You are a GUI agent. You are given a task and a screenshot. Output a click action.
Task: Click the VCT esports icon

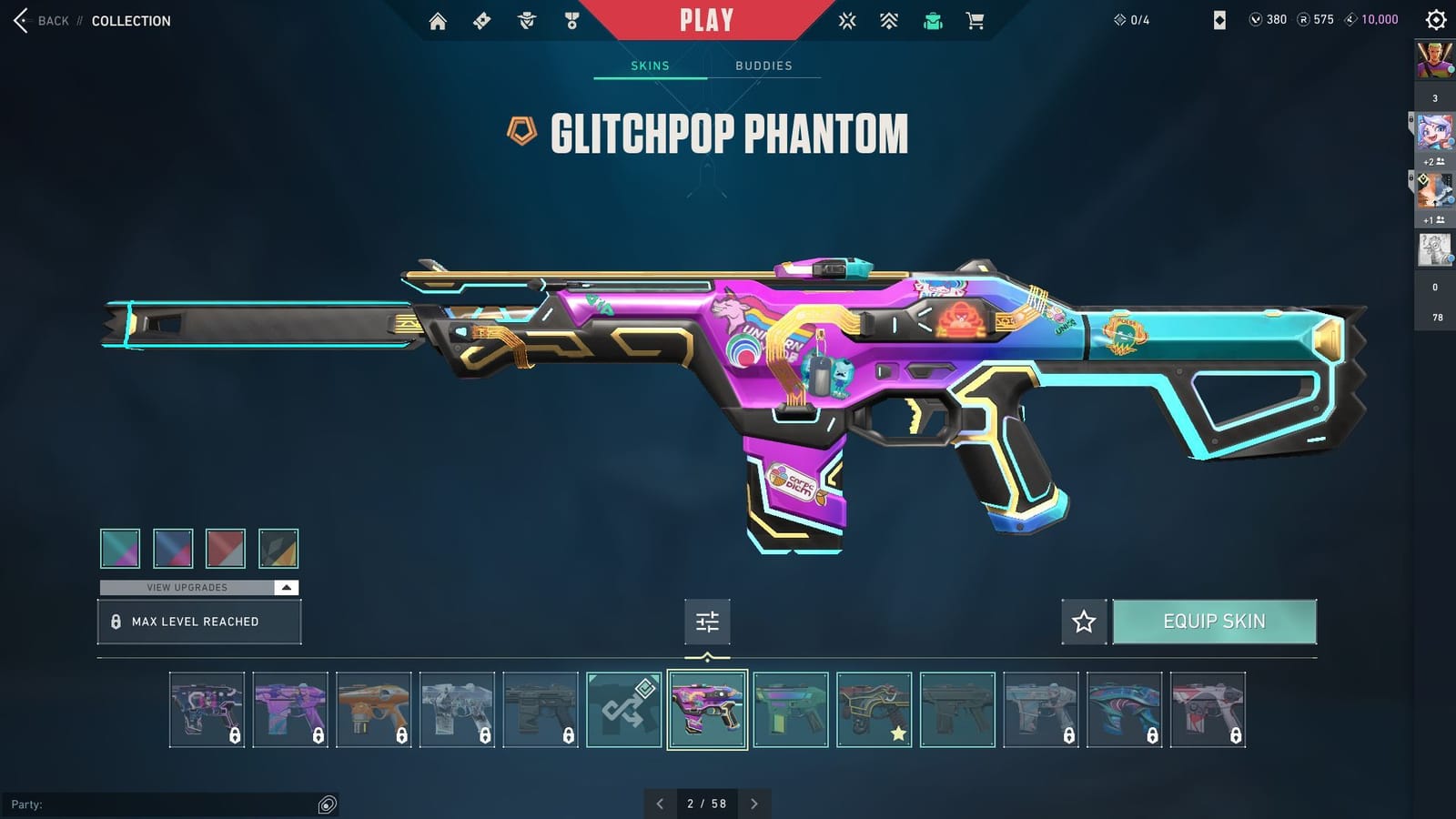tap(846, 20)
